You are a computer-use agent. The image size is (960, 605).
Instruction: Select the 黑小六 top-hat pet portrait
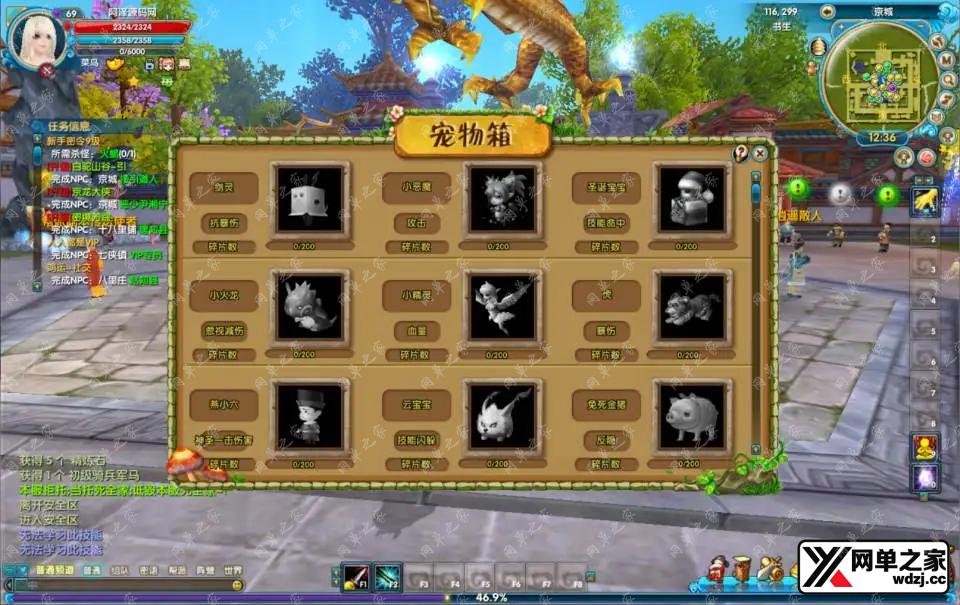pyautogui.click(x=310, y=415)
